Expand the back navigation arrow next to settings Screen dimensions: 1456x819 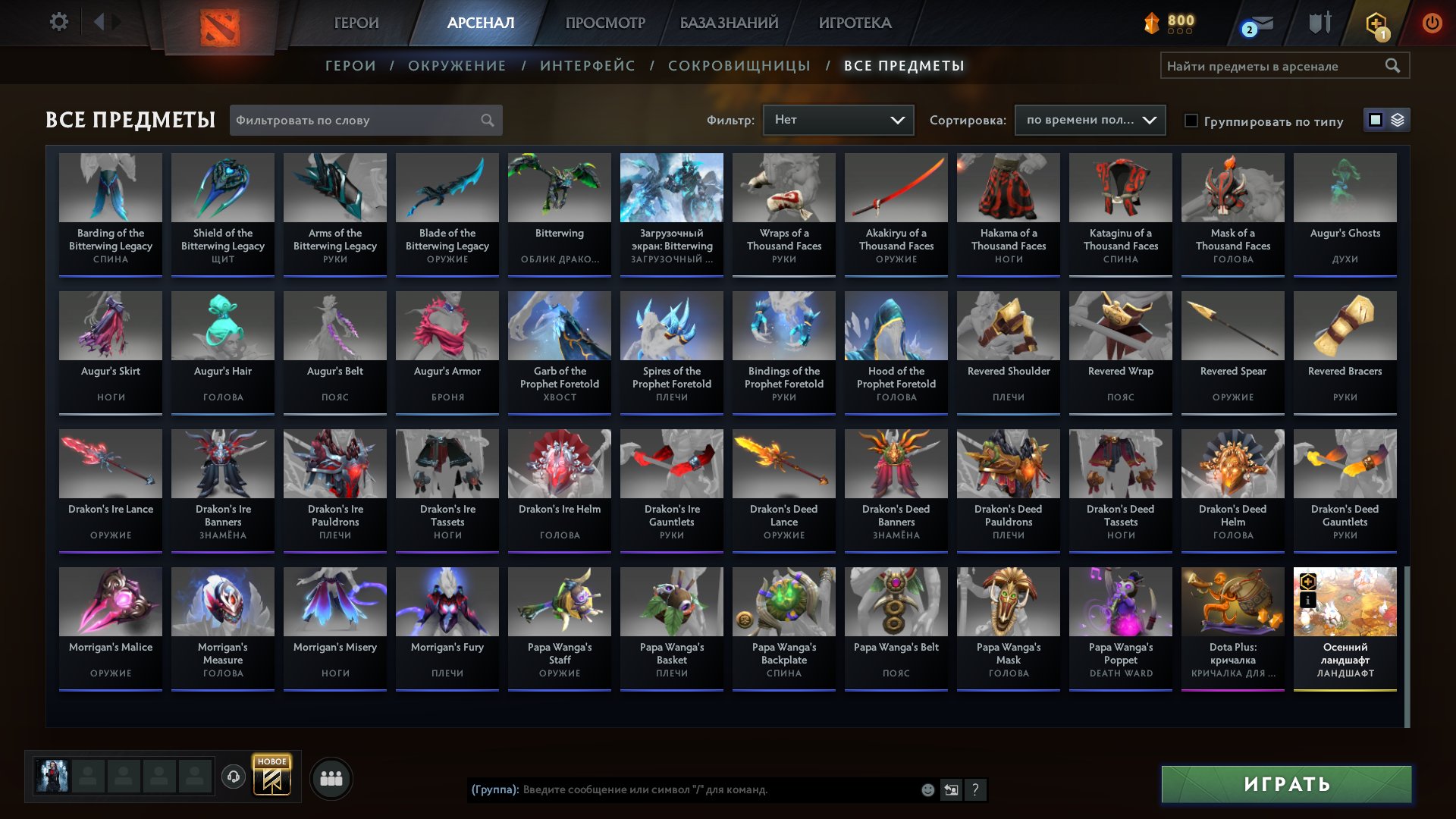click(98, 21)
